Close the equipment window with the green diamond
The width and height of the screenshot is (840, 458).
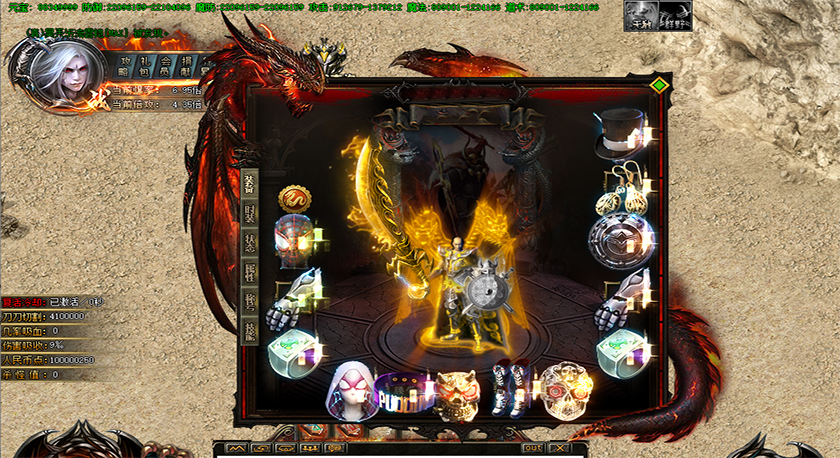coord(658,86)
